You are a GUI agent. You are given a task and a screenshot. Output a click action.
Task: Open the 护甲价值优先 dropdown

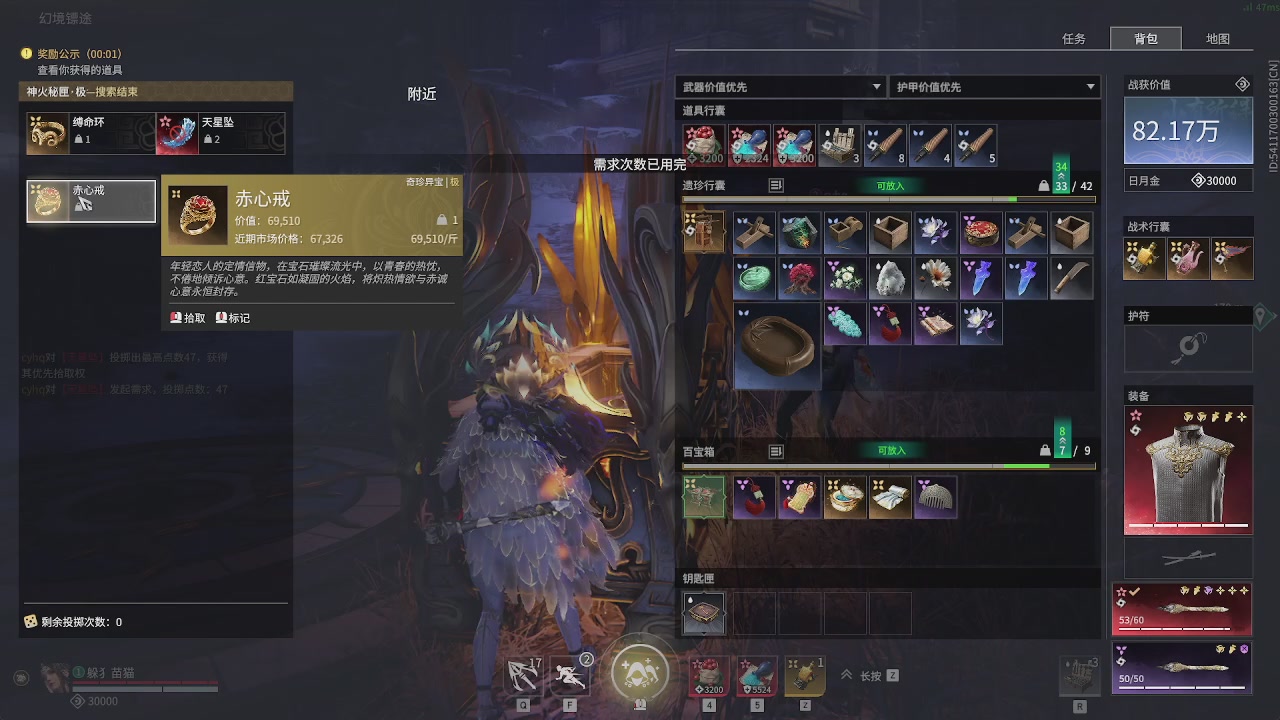click(x=995, y=87)
